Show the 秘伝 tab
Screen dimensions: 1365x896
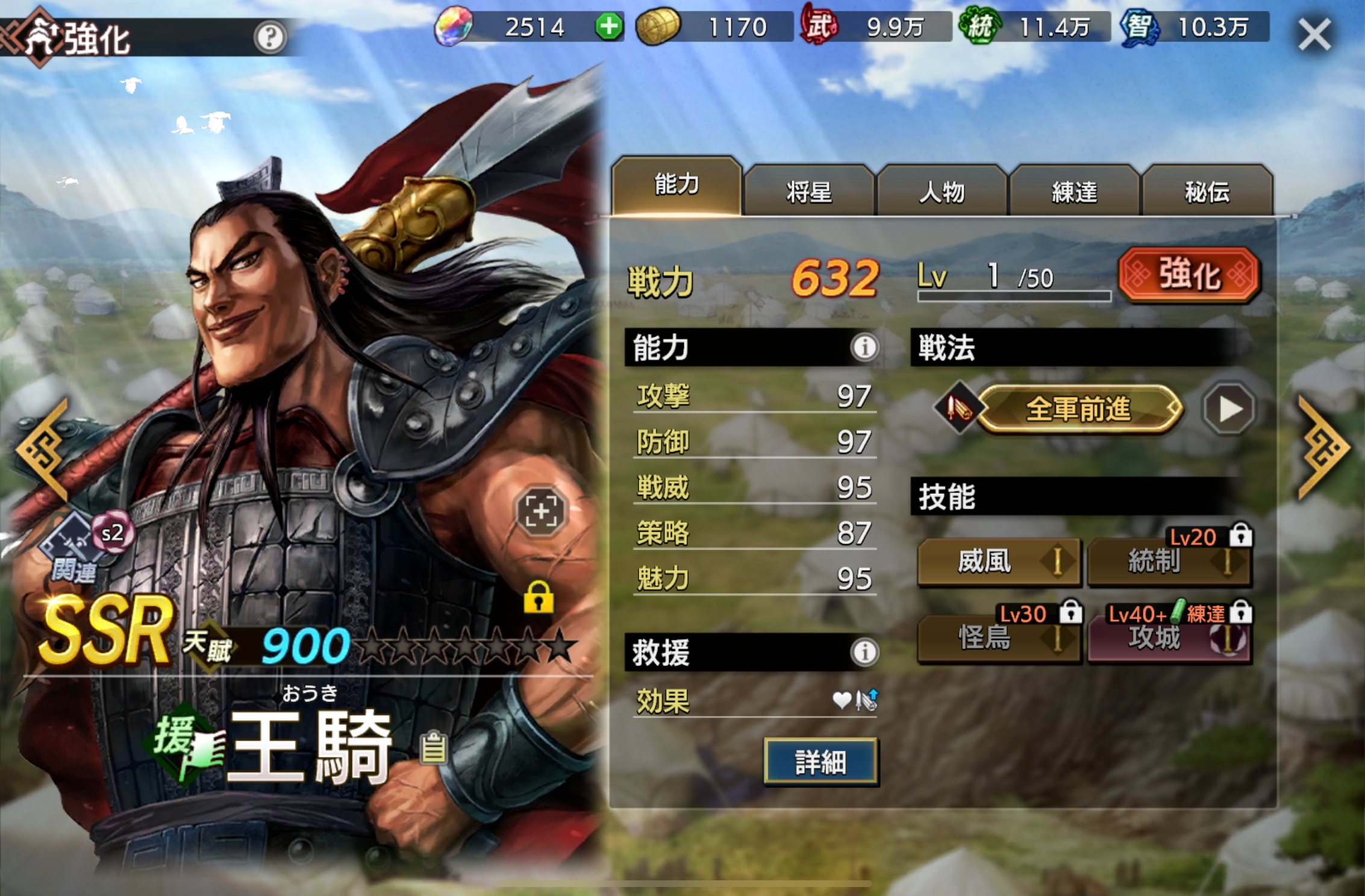1207,192
